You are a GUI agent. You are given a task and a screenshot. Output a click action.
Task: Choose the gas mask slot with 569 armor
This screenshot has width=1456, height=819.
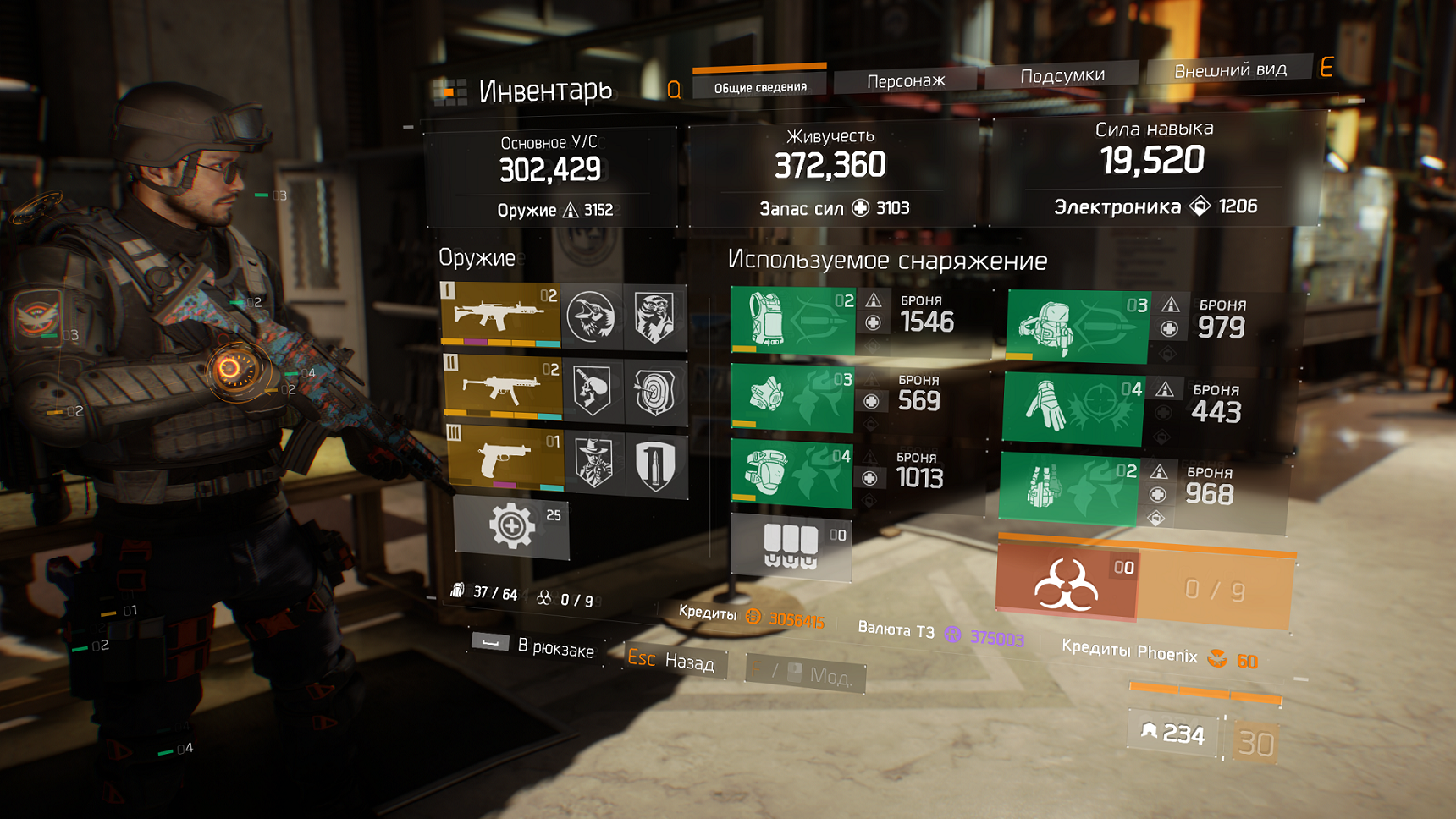(792, 396)
